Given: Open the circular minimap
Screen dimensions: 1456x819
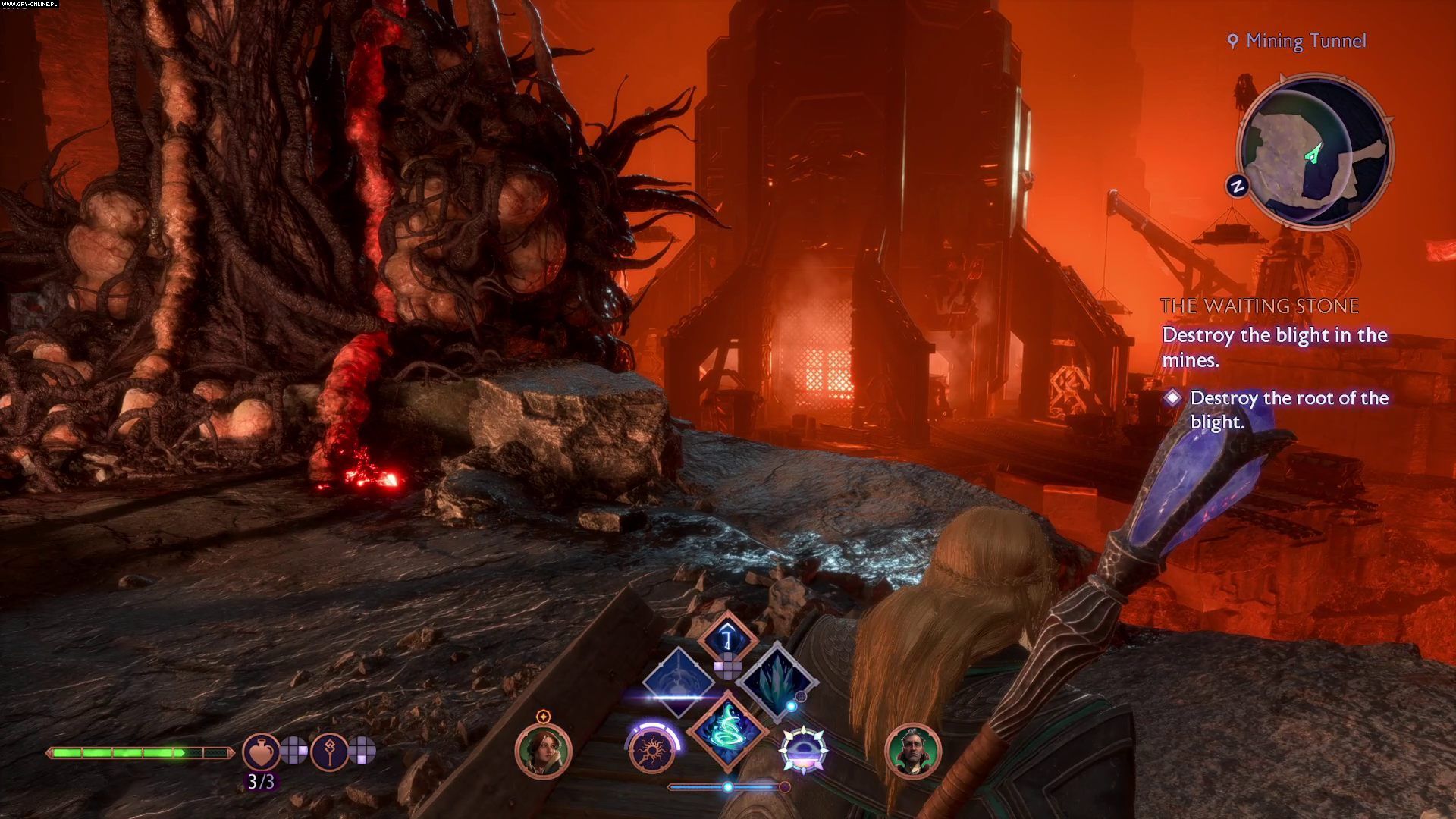Looking at the screenshot, I should point(1314,150).
